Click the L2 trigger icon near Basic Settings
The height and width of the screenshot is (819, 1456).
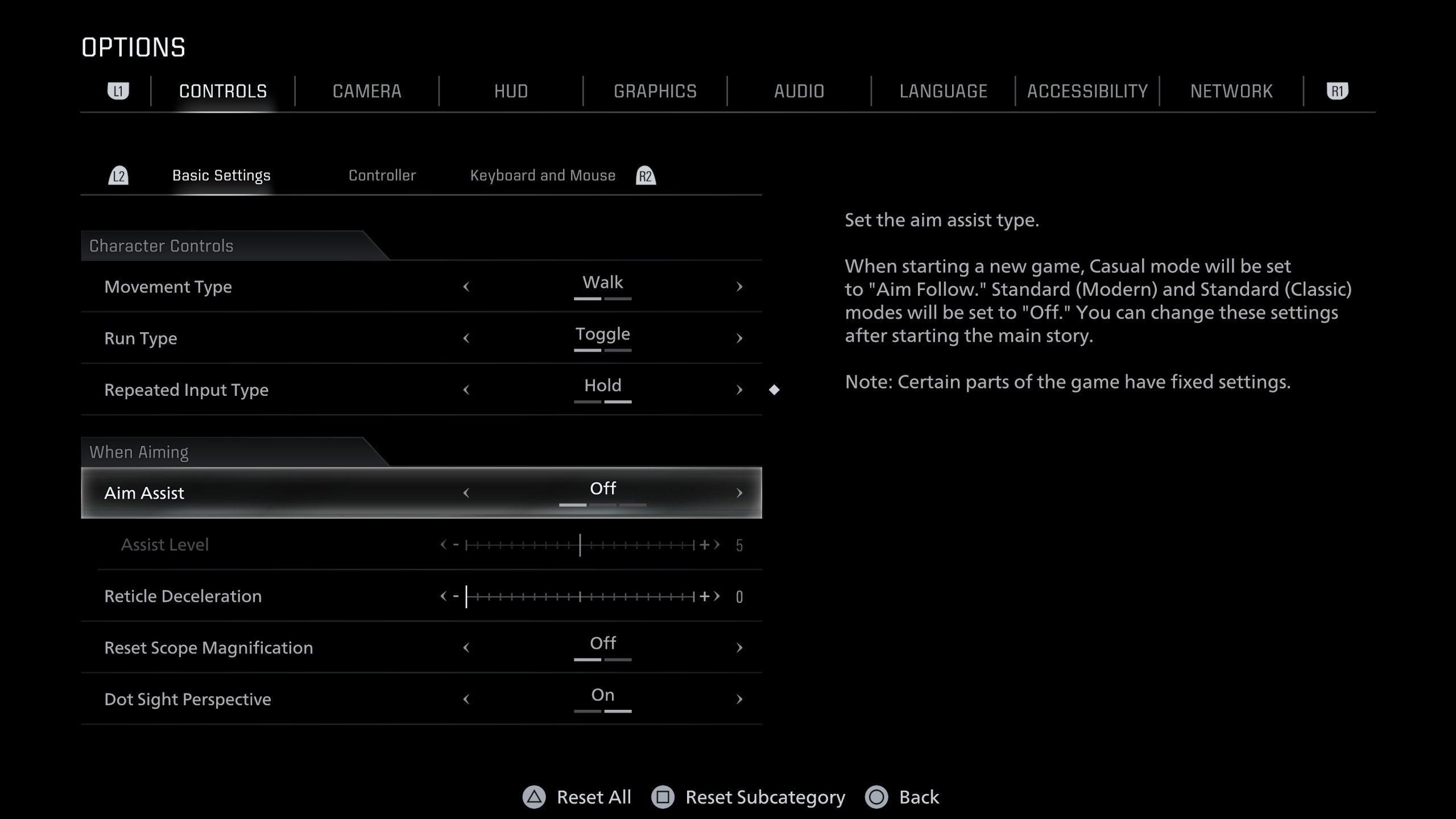pyautogui.click(x=120, y=175)
